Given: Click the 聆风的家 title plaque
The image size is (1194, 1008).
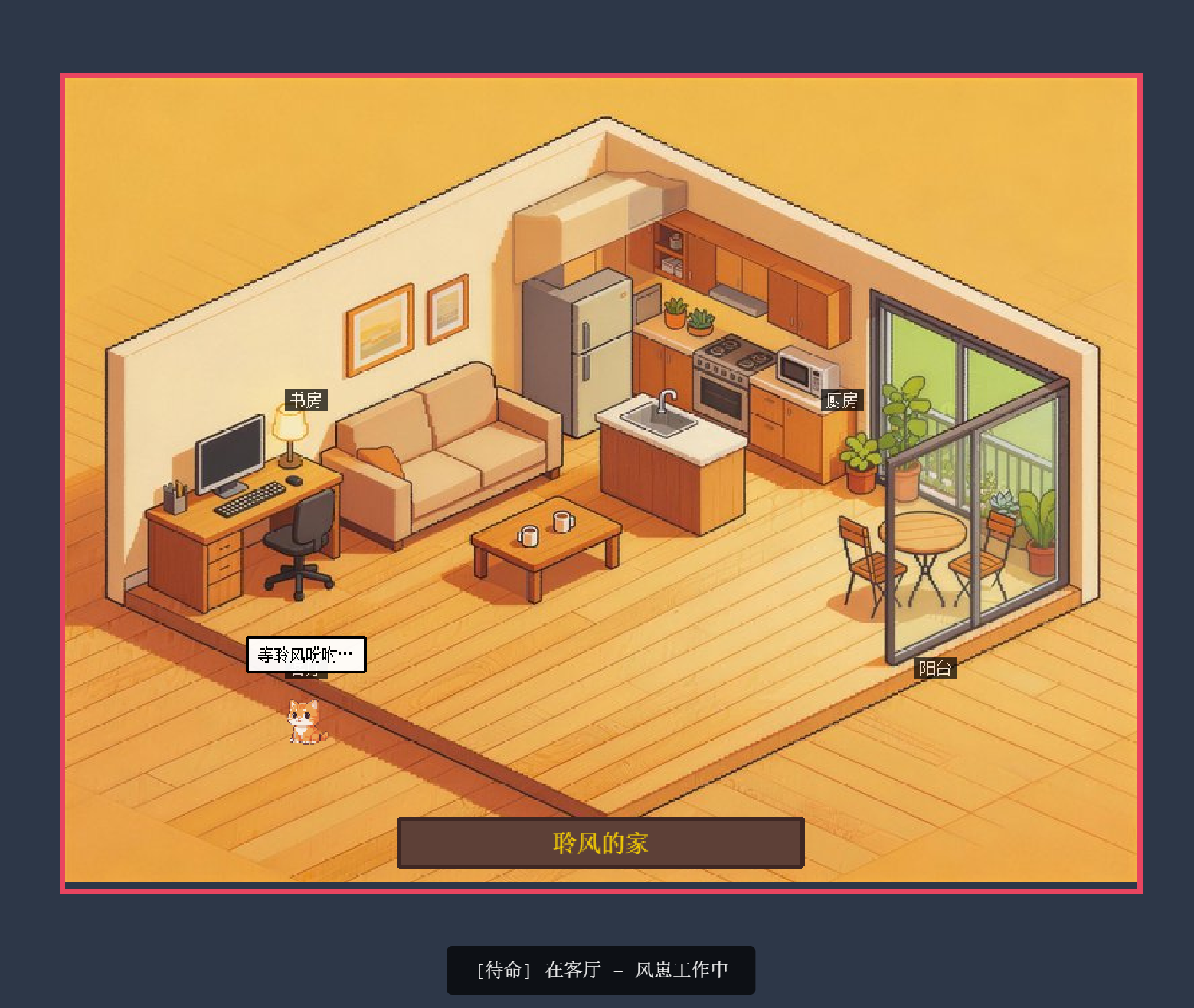Looking at the screenshot, I should pos(600,843).
